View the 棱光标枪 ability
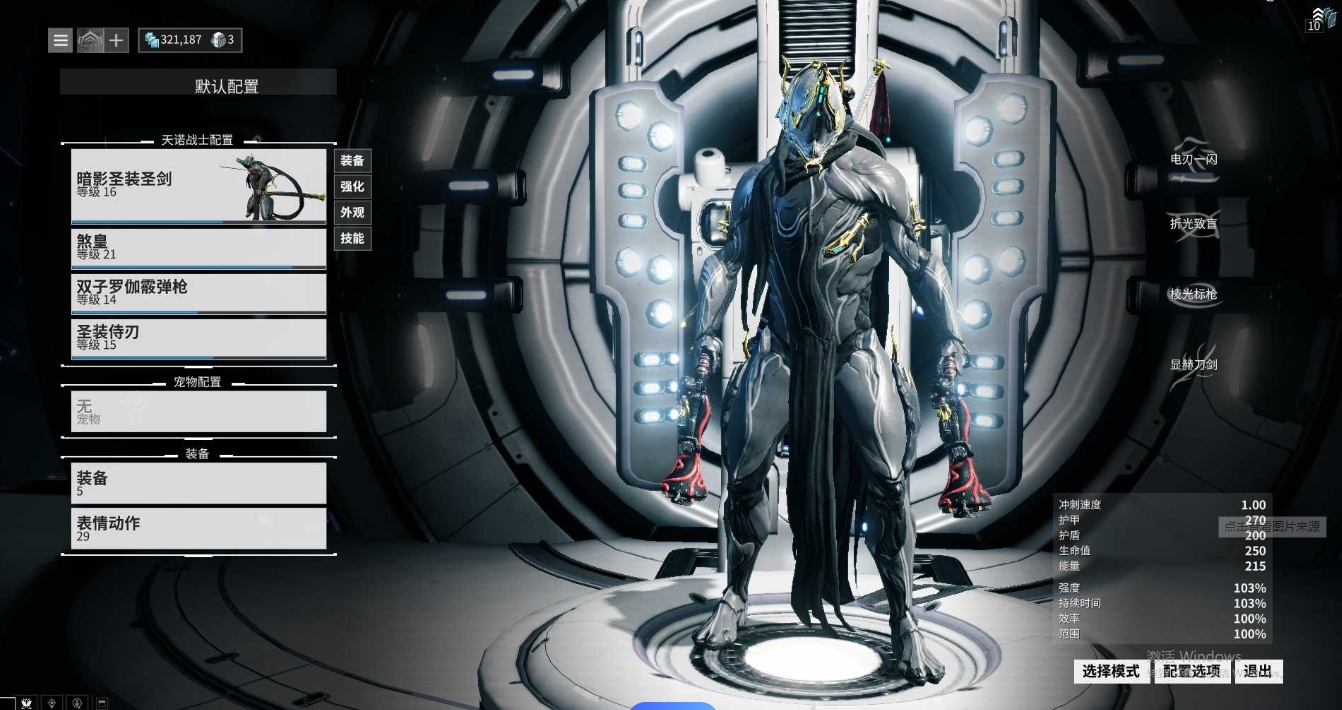Image resolution: width=1342 pixels, height=710 pixels. (1193, 294)
